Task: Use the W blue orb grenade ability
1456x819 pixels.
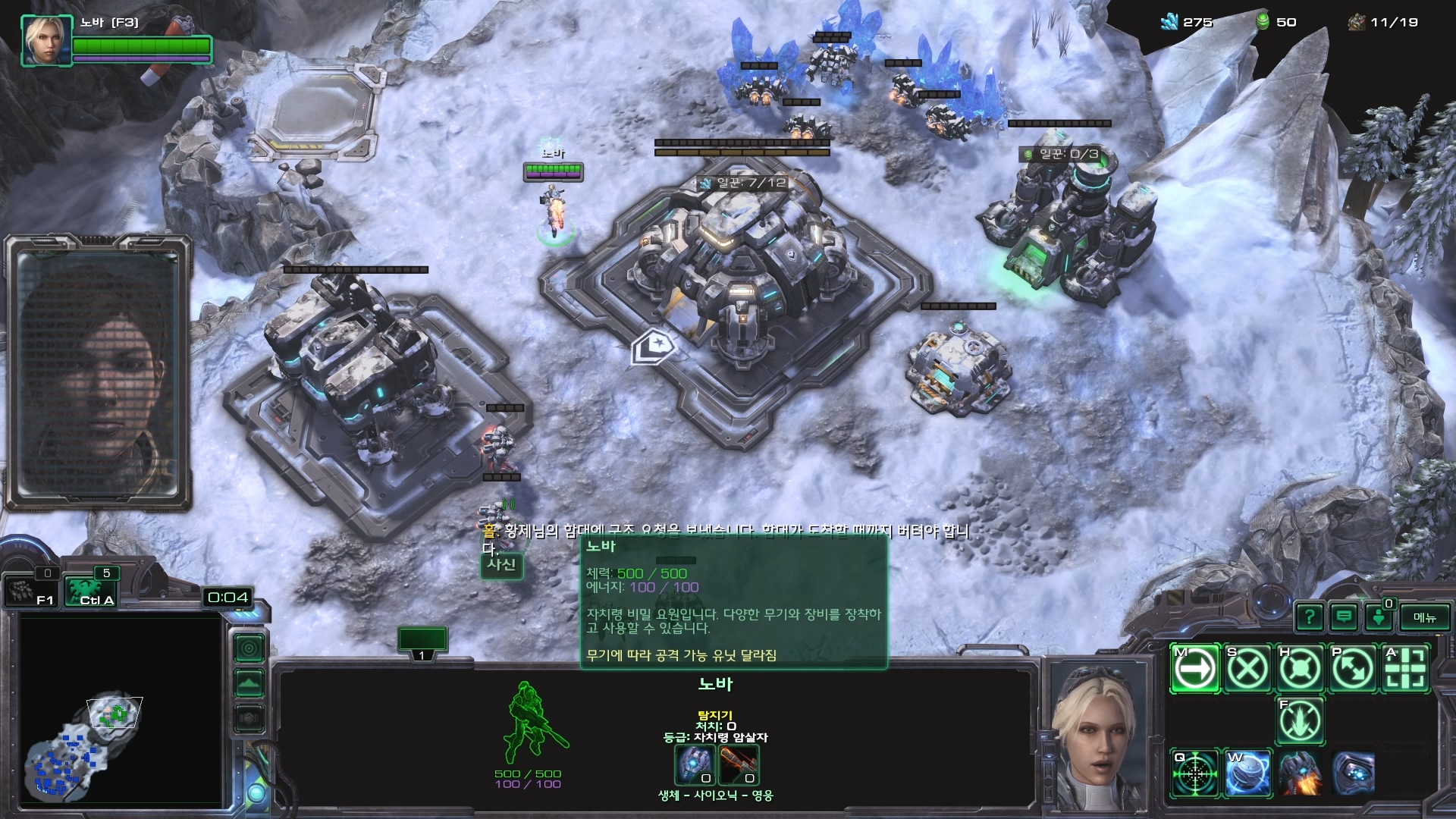Action: click(1247, 773)
